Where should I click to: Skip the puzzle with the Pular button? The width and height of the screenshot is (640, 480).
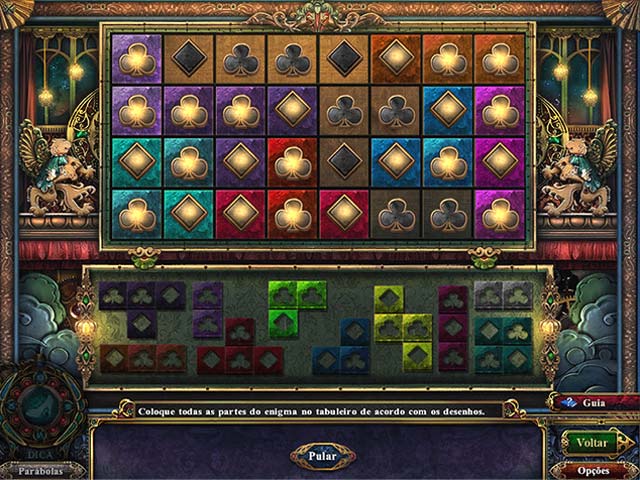point(322,456)
